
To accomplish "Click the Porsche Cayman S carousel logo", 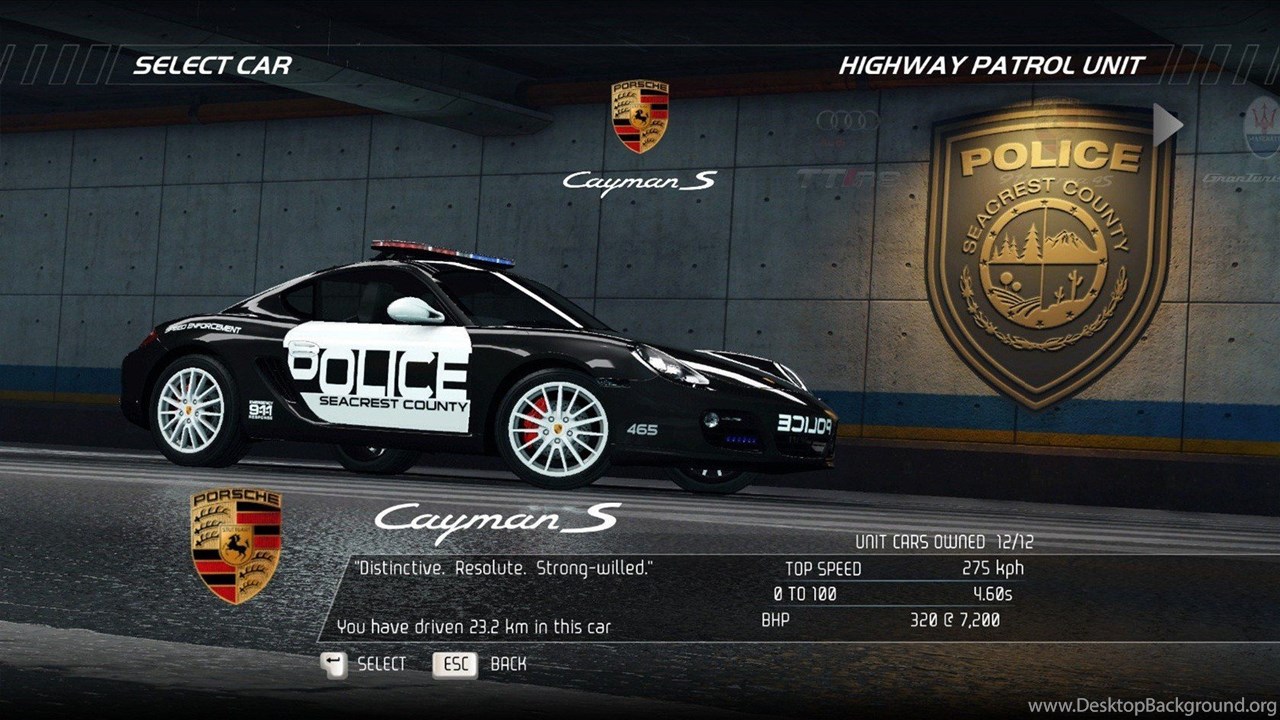I will pos(640,117).
